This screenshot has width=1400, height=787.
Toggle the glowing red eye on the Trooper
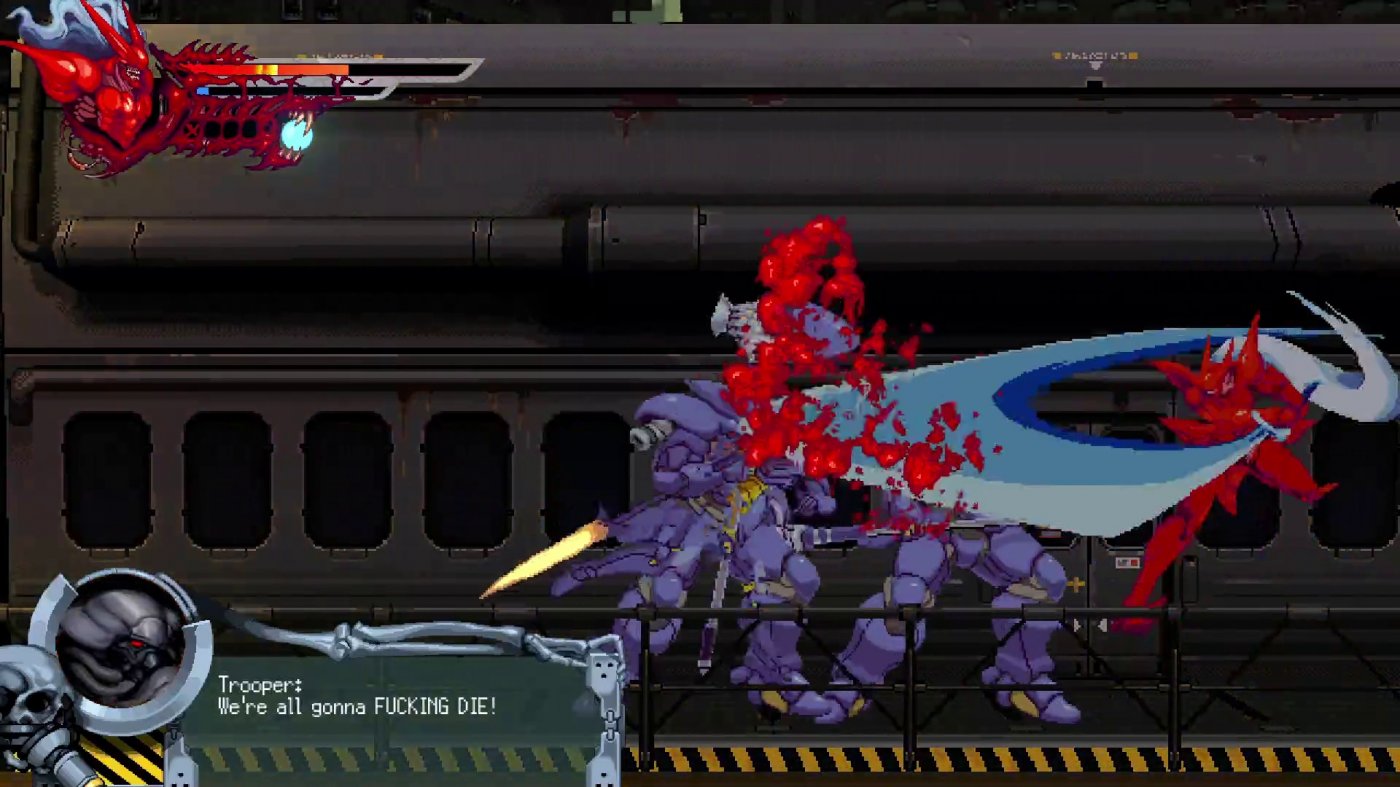pos(138,642)
